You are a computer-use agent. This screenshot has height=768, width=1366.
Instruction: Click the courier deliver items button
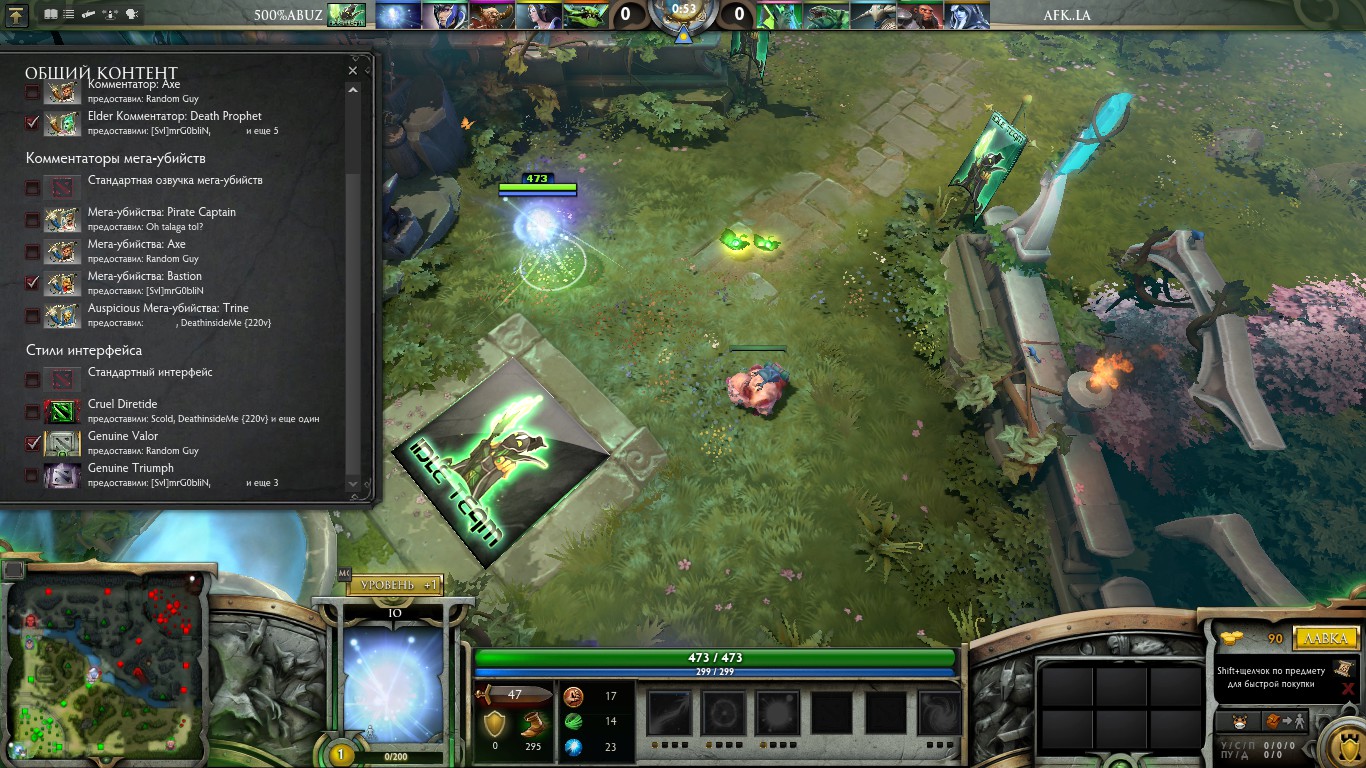tap(1283, 721)
